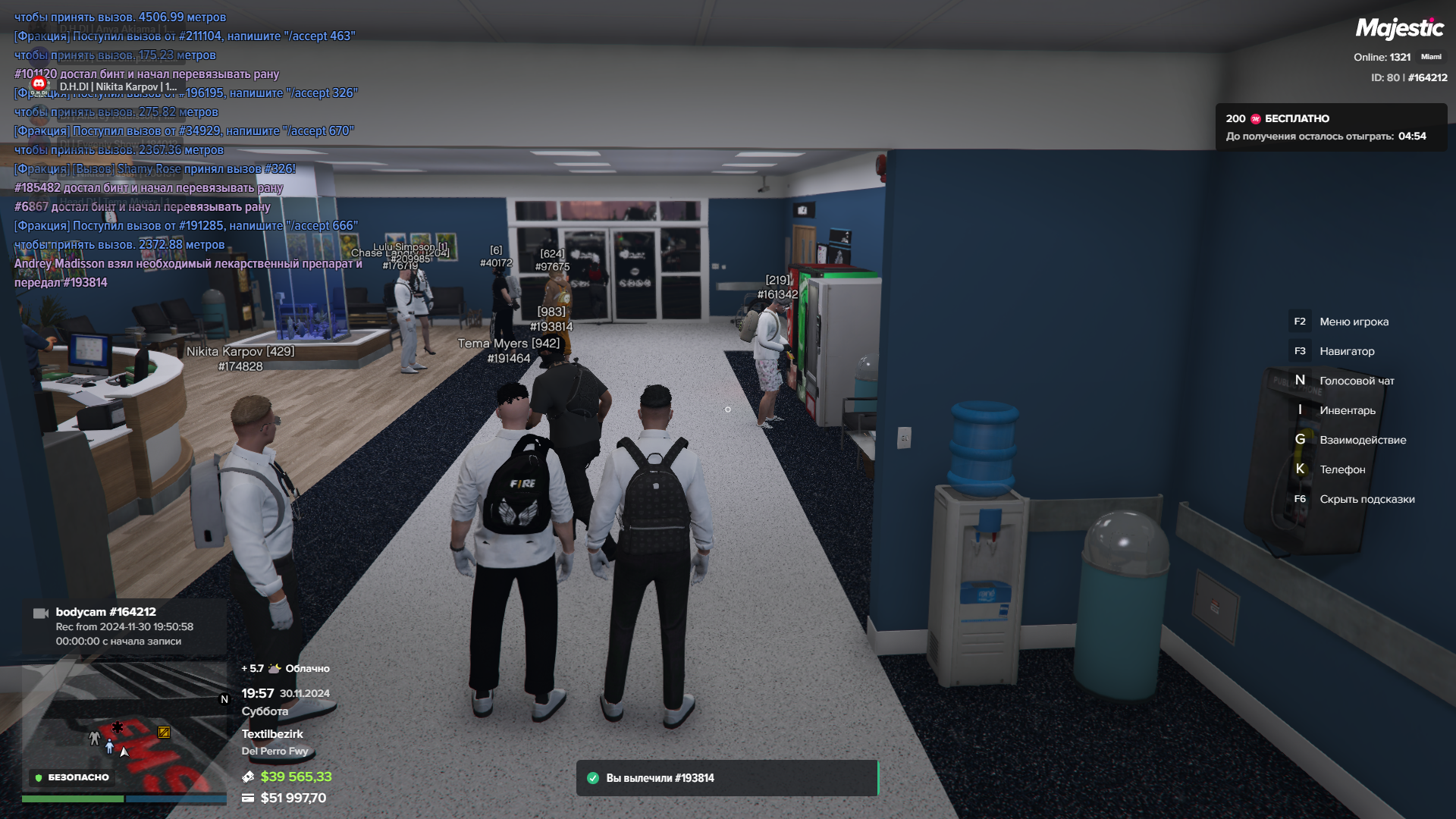Click the Majestic logo

coord(1399,29)
